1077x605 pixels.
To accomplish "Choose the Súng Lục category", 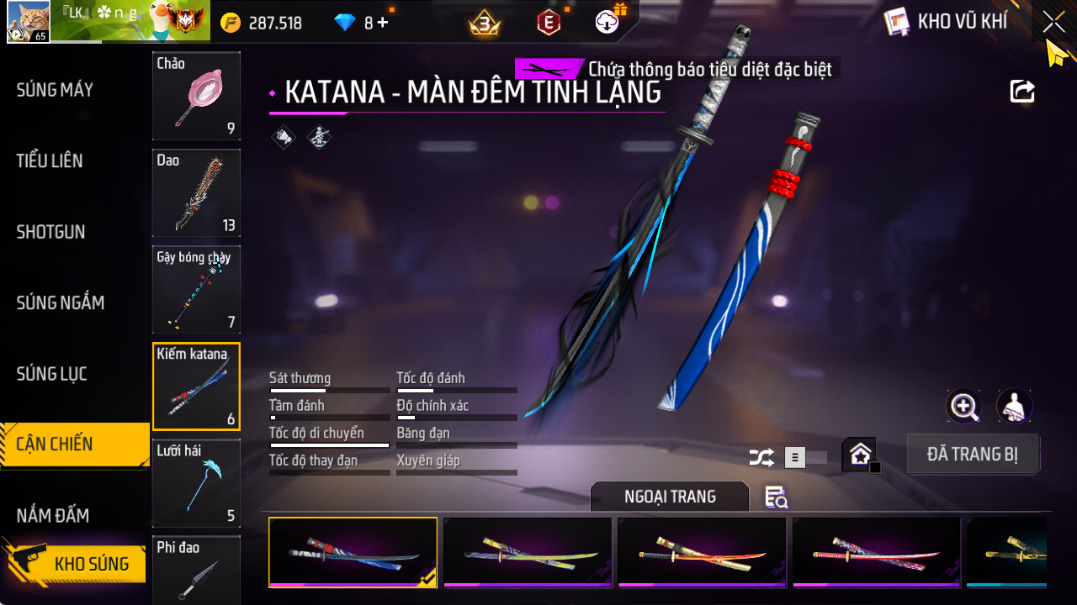I will coord(52,374).
